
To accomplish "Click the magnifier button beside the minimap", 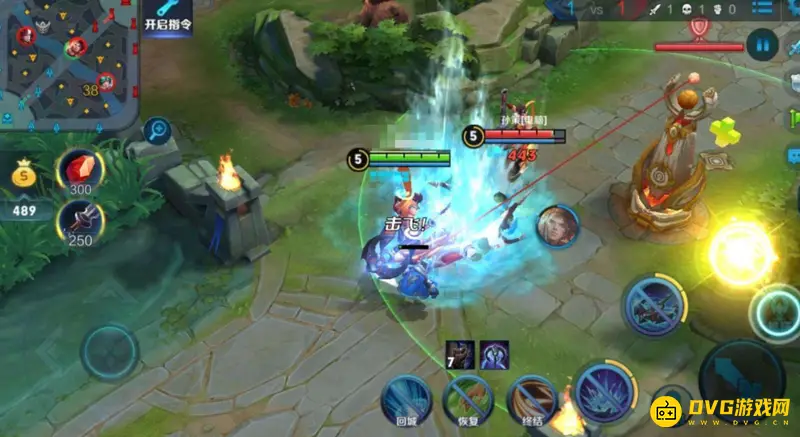I will (156, 129).
